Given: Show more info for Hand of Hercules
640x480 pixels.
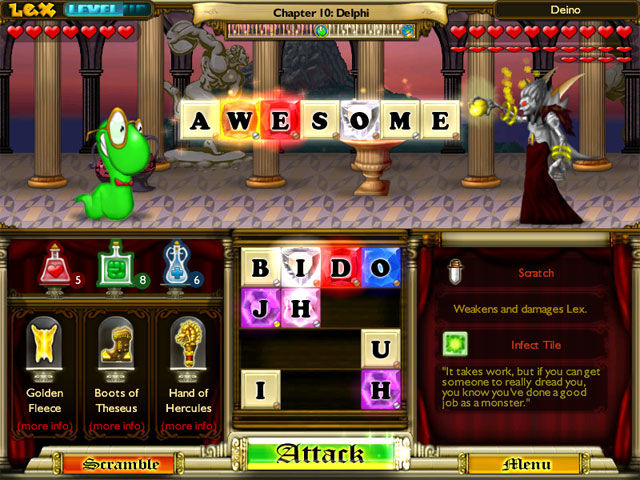Looking at the screenshot, I should click(189, 426).
